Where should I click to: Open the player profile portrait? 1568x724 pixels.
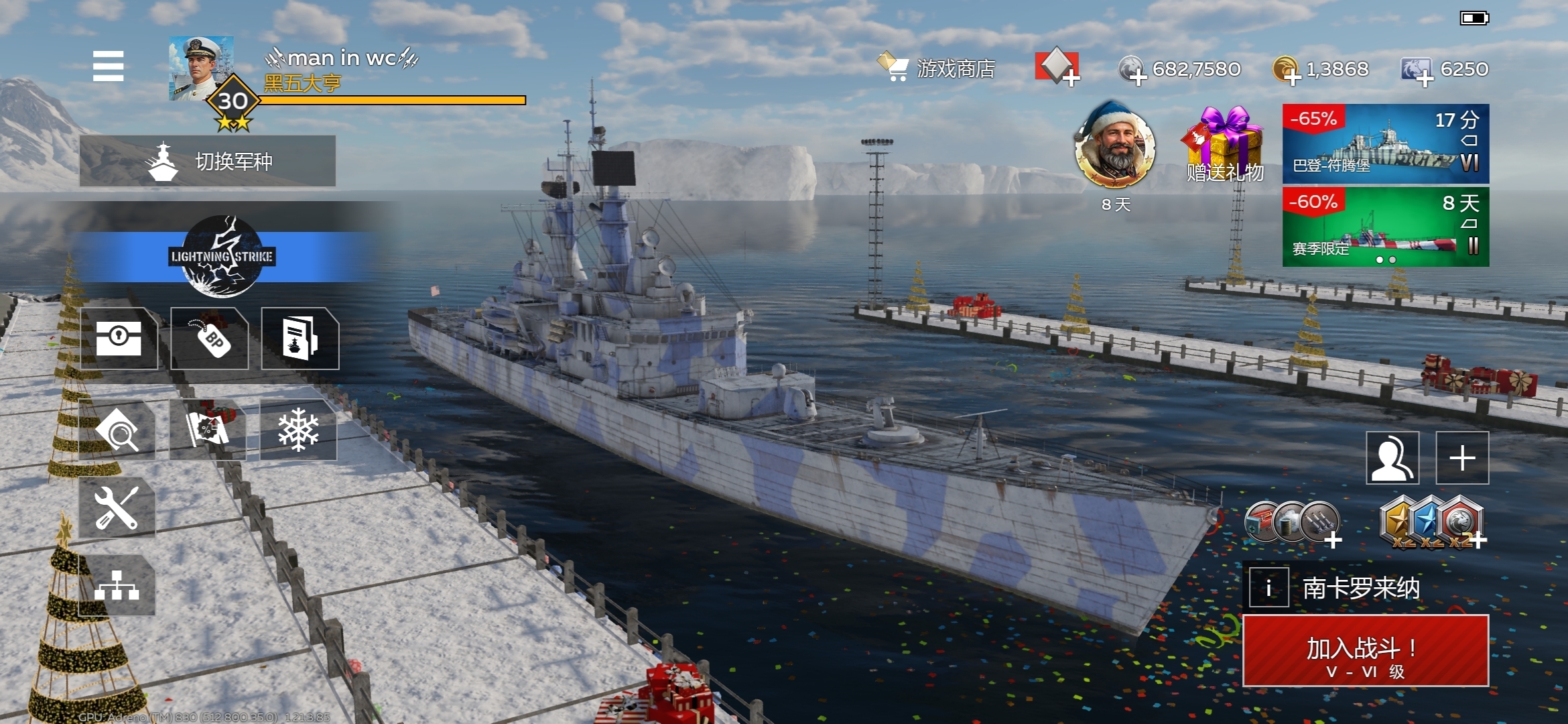pos(201,68)
